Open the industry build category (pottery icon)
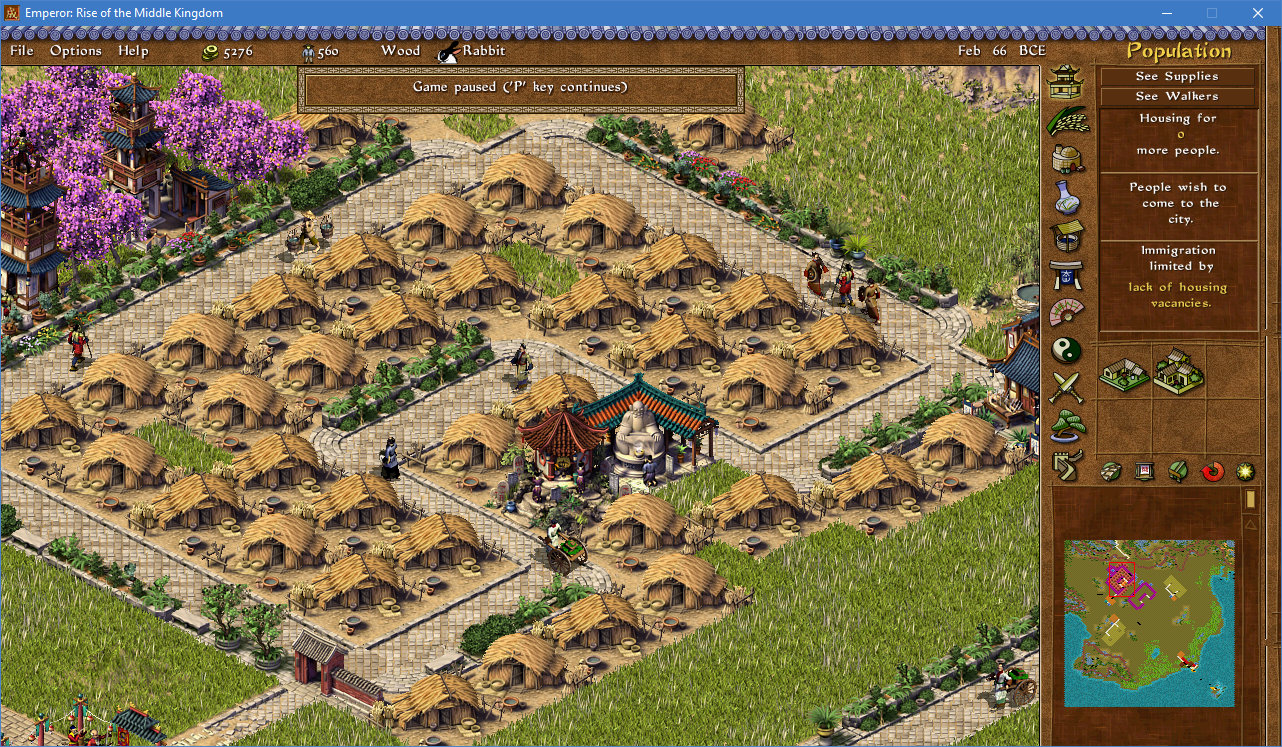Image resolution: width=1282 pixels, height=747 pixels. (x=1066, y=158)
